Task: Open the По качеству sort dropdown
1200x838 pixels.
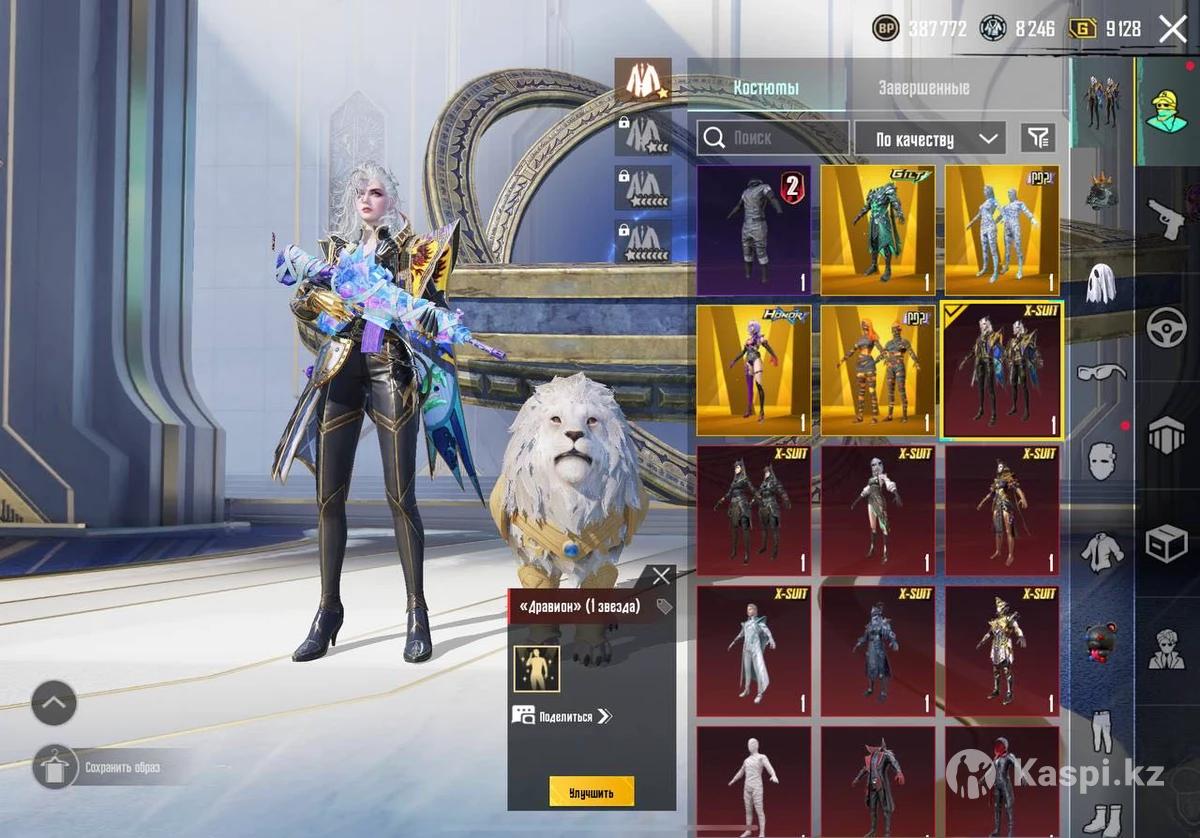Action: point(927,139)
